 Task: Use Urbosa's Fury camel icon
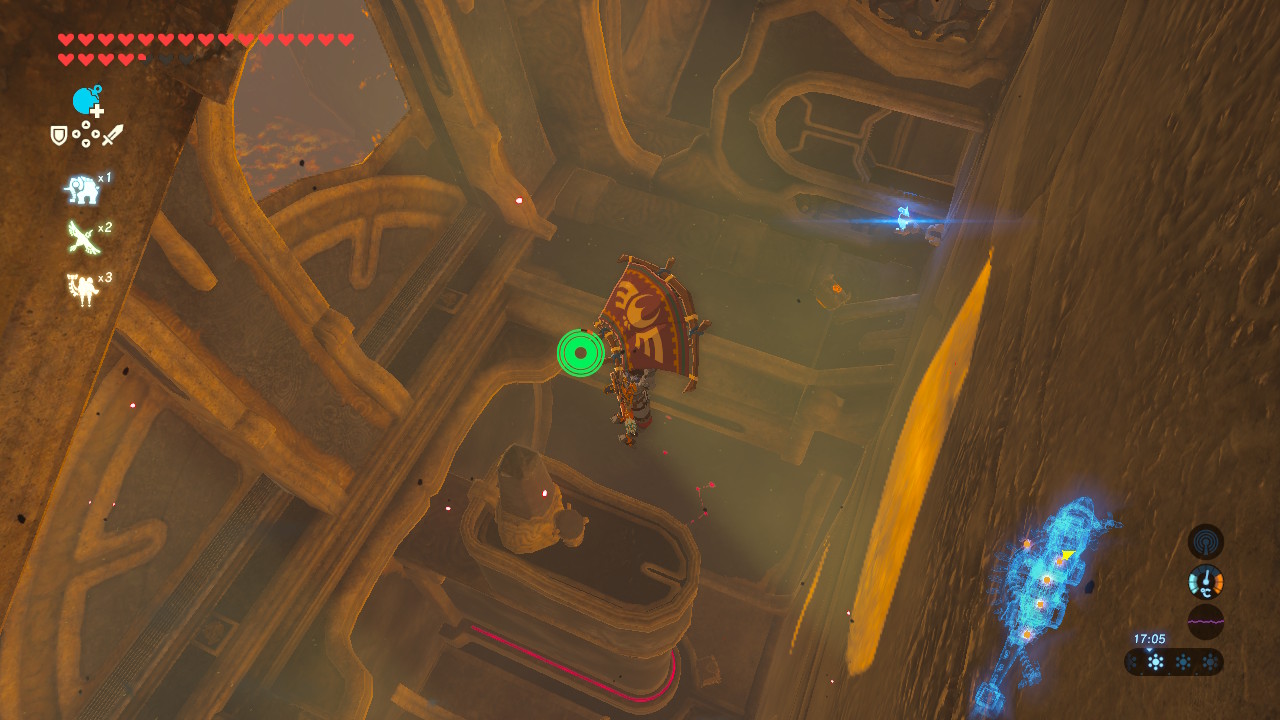pyautogui.click(x=81, y=290)
